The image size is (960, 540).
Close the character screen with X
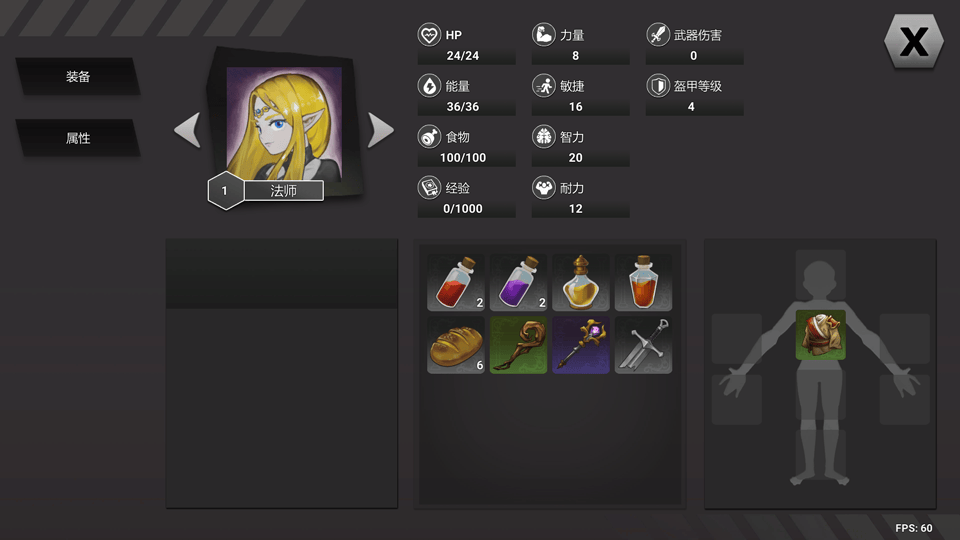click(914, 42)
